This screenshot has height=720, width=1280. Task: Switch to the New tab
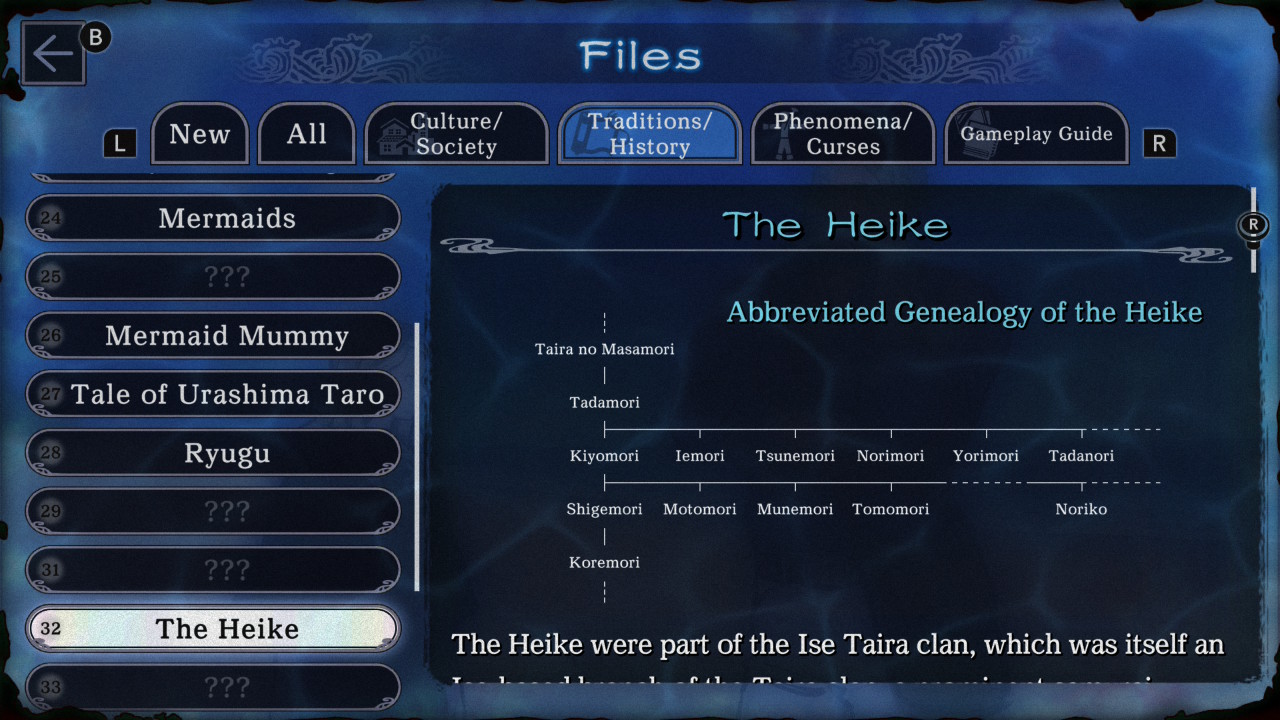click(x=199, y=134)
